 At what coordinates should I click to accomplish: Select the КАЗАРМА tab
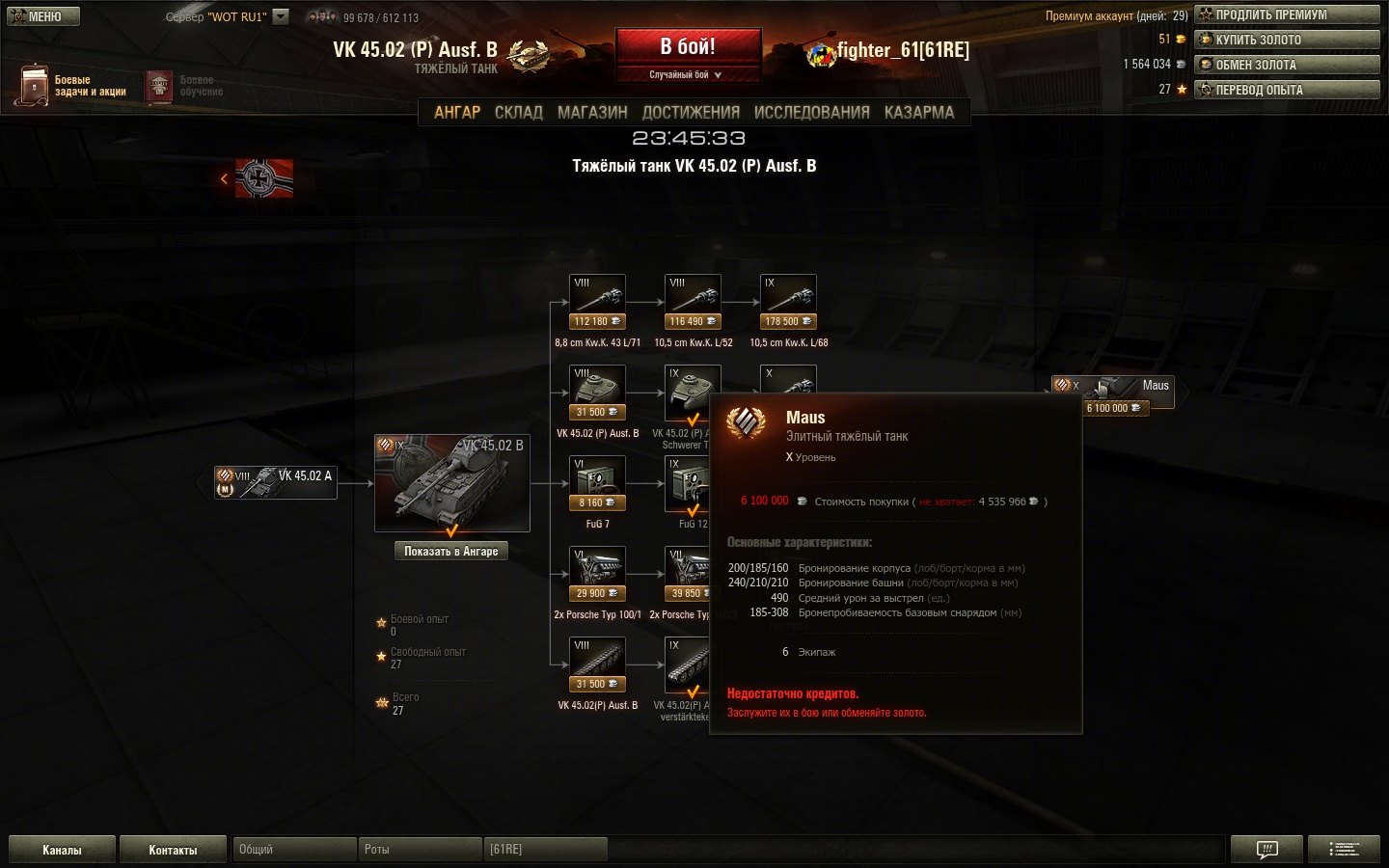(918, 113)
